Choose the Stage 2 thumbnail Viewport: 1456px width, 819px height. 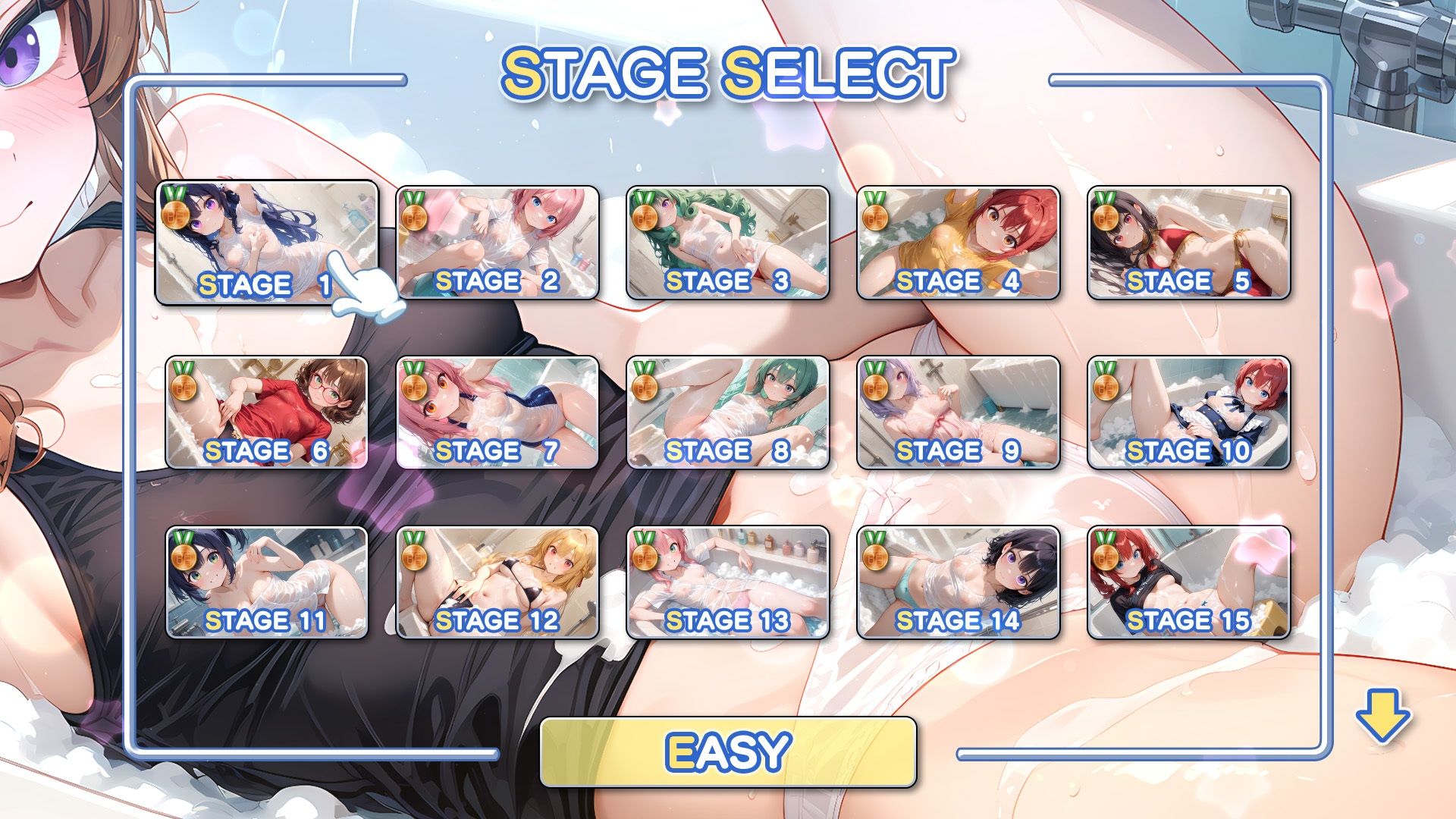[x=497, y=243]
